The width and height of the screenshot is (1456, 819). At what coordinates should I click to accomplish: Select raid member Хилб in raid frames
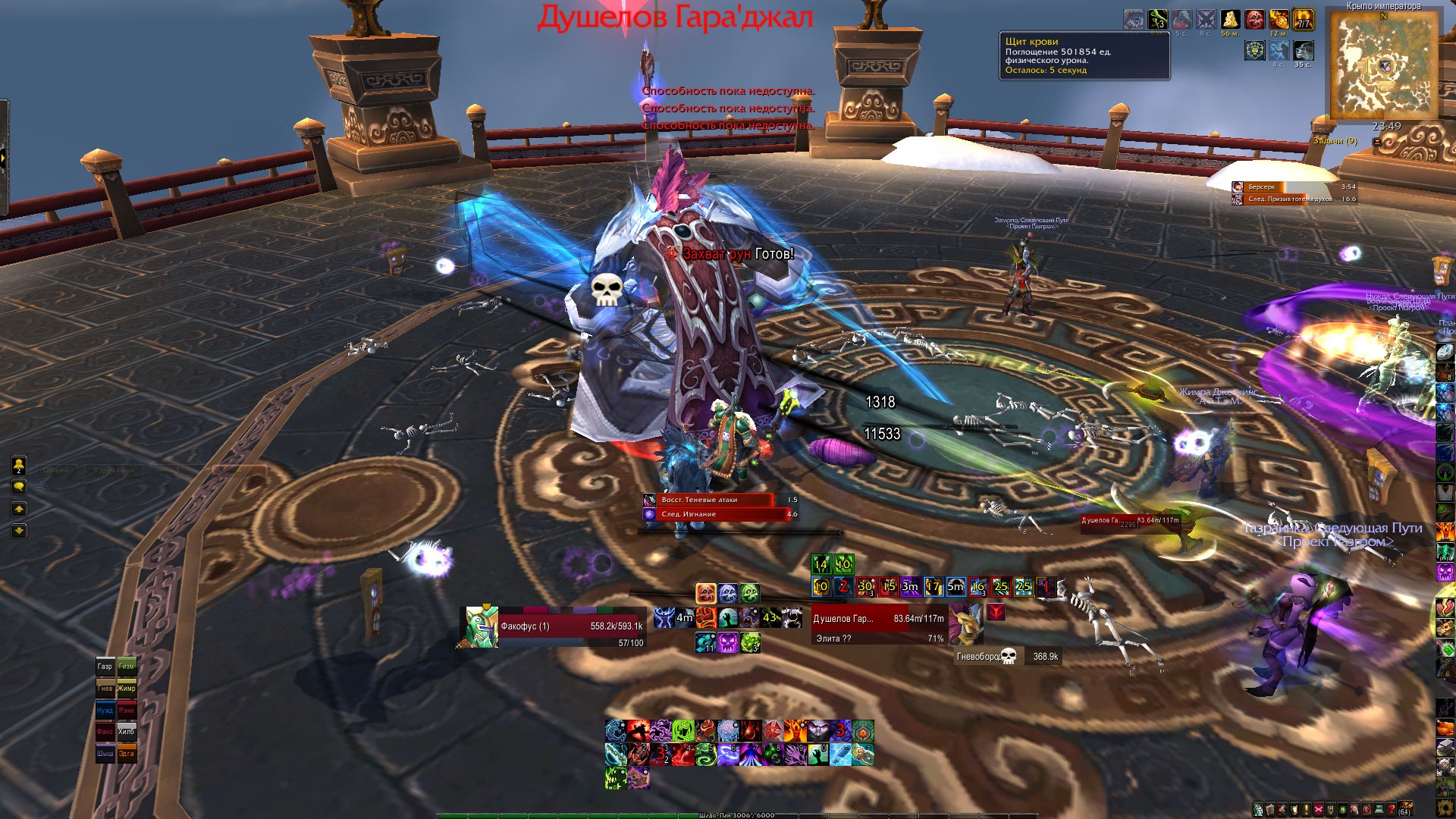pyautogui.click(x=127, y=732)
